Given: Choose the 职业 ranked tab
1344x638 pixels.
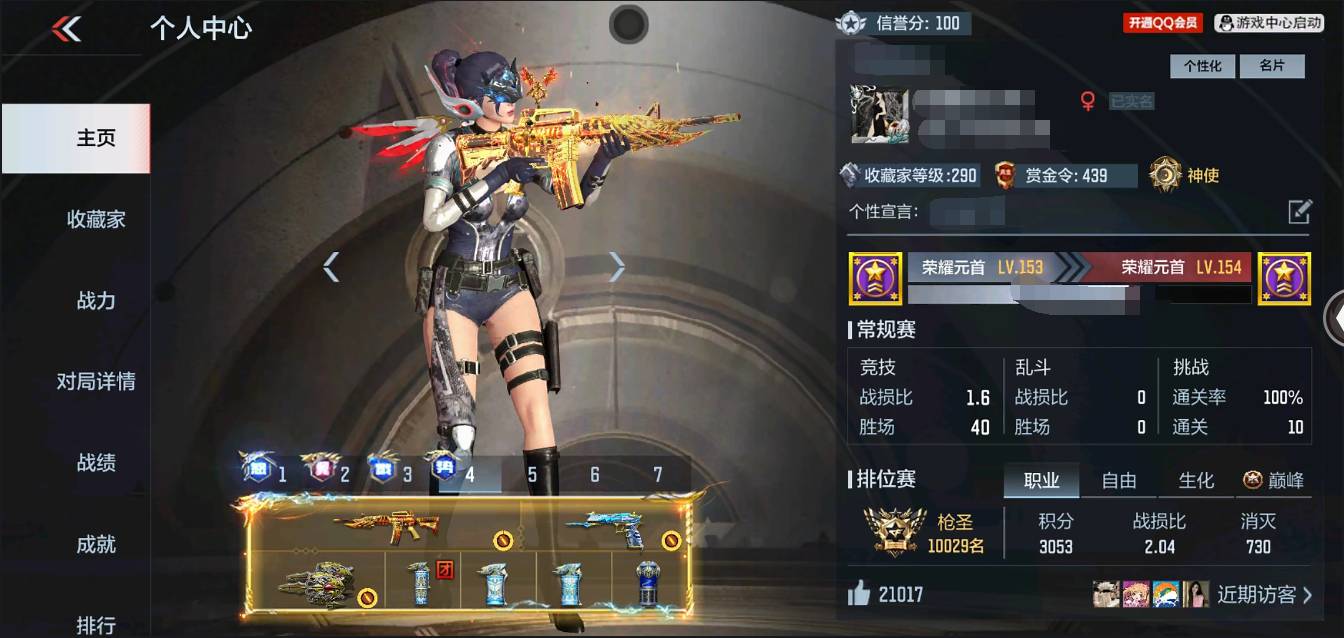Looking at the screenshot, I should click(x=1041, y=481).
